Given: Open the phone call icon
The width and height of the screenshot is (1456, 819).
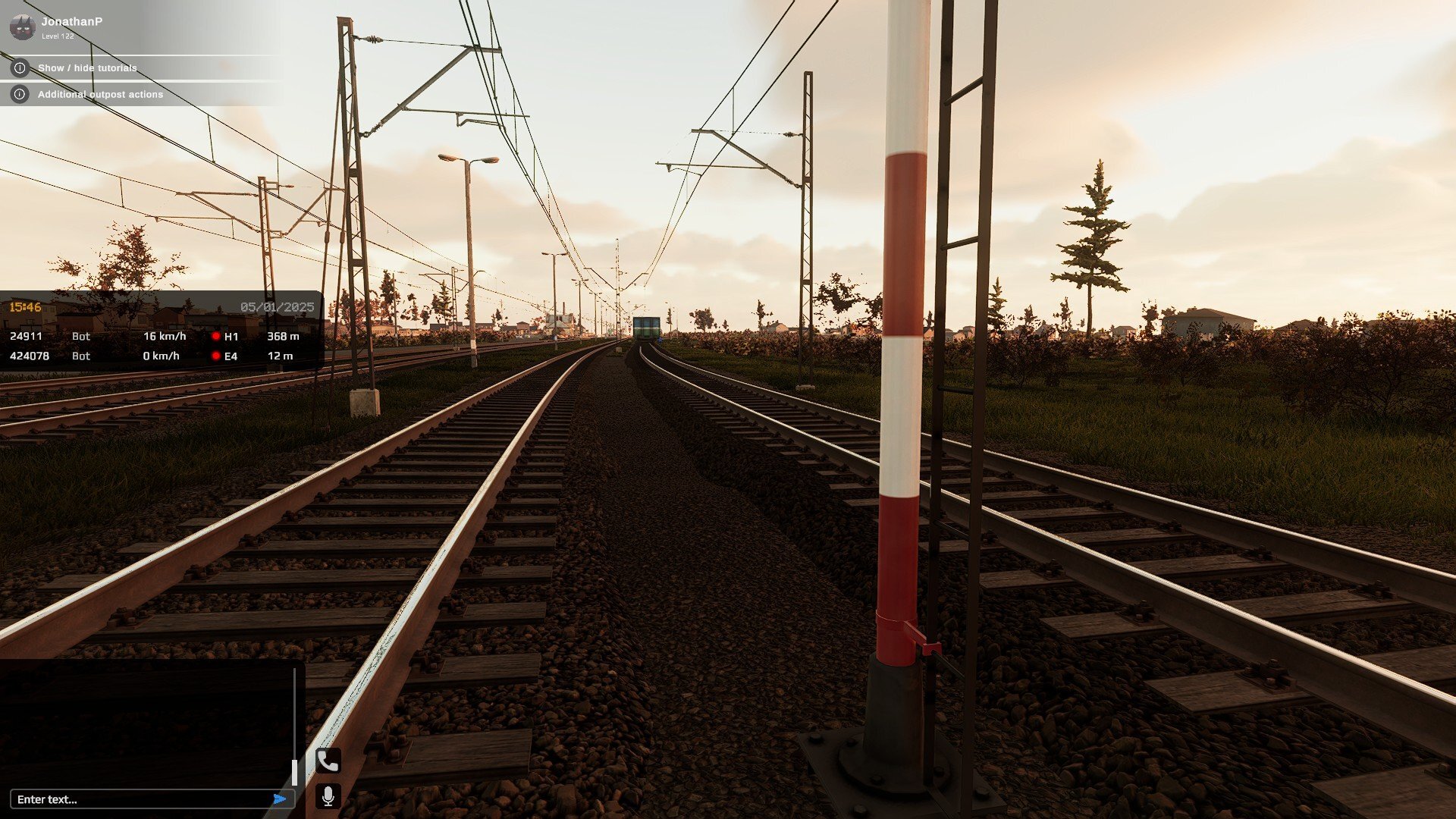Looking at the screenshot, I should [328, 761].
